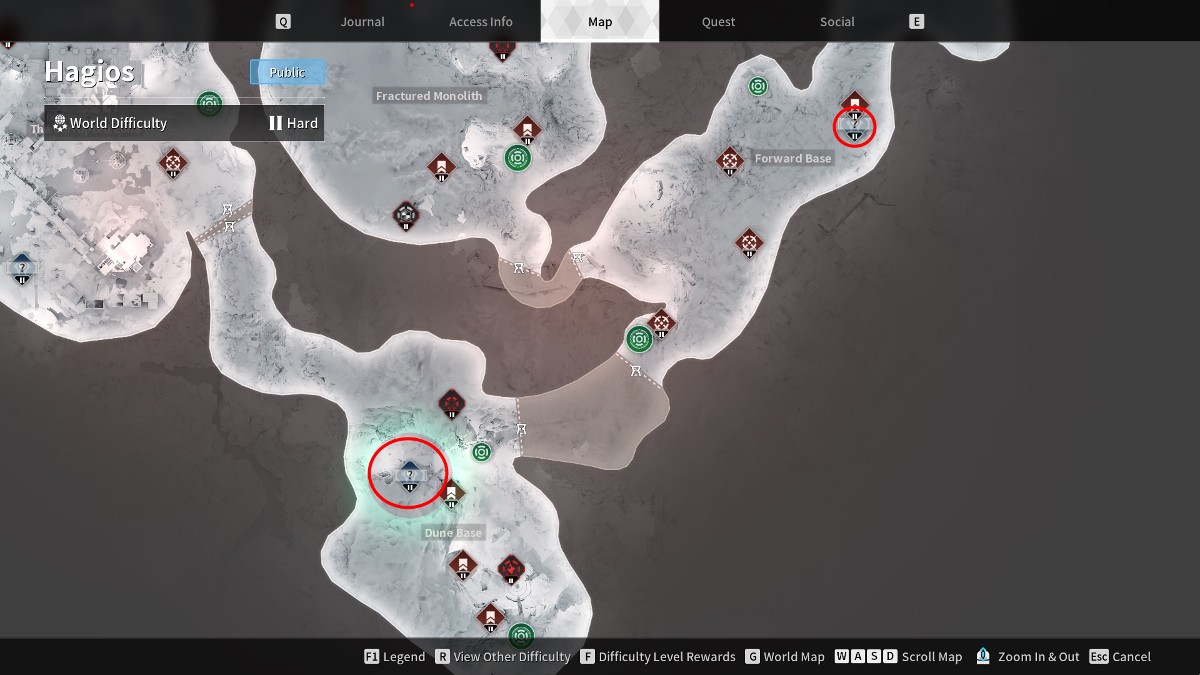Click the blue question-mark marker at left edge
1200x675 pixels.
click(22, 267)
